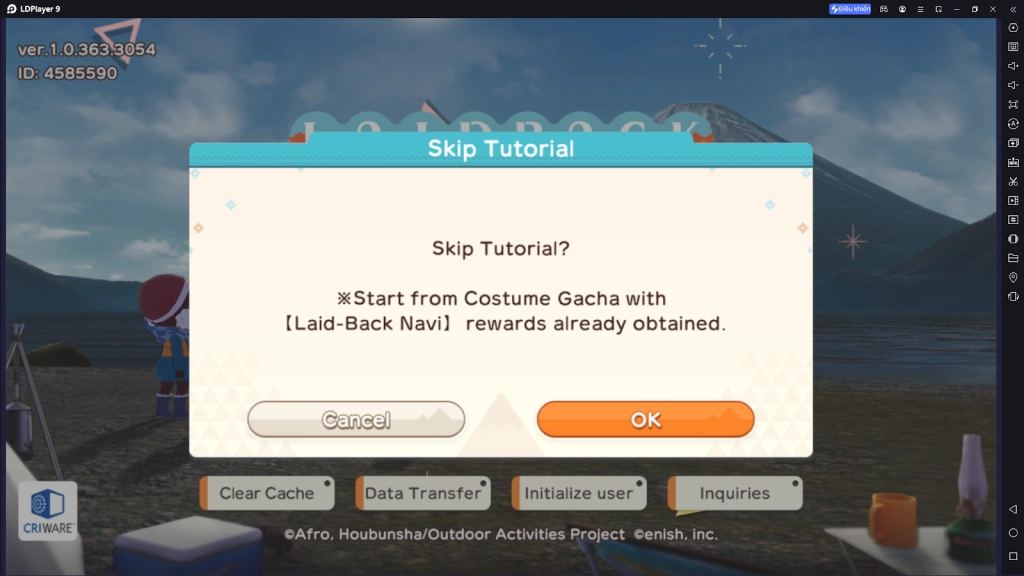Minimize the LDPlayer window

click(x=956, y=9)
